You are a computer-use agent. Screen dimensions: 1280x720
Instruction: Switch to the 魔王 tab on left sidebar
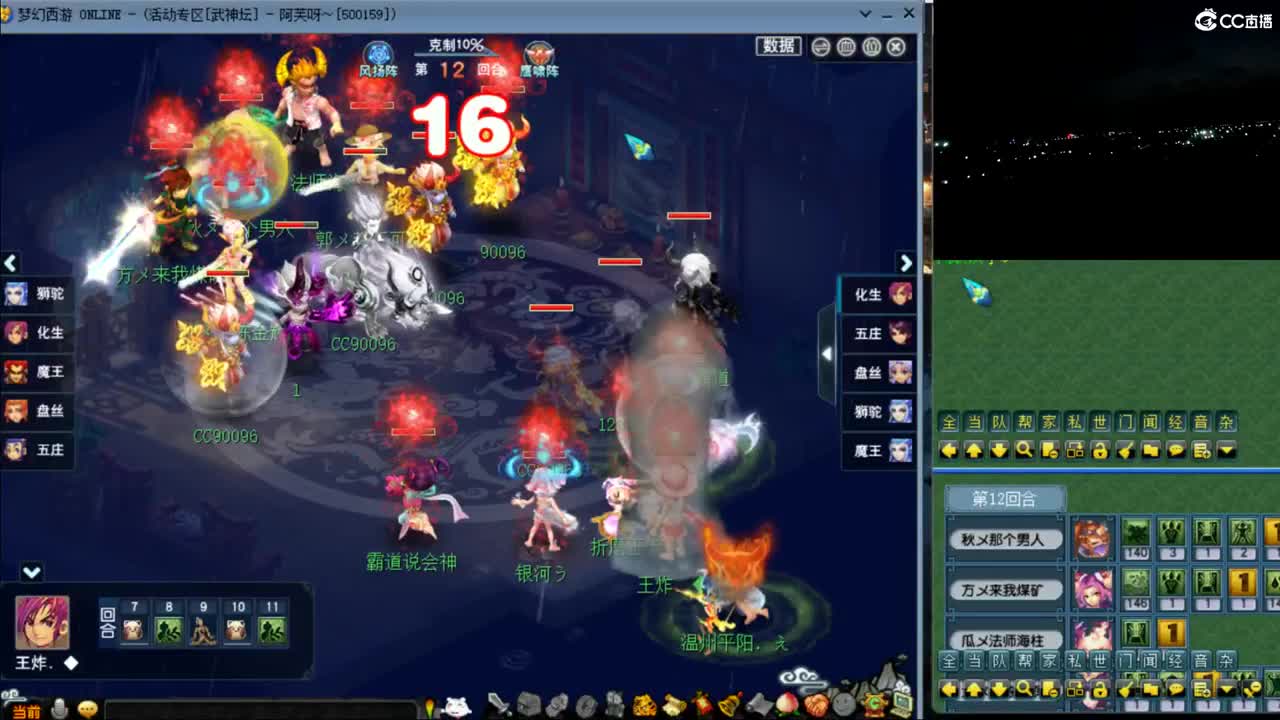(38, 372)
